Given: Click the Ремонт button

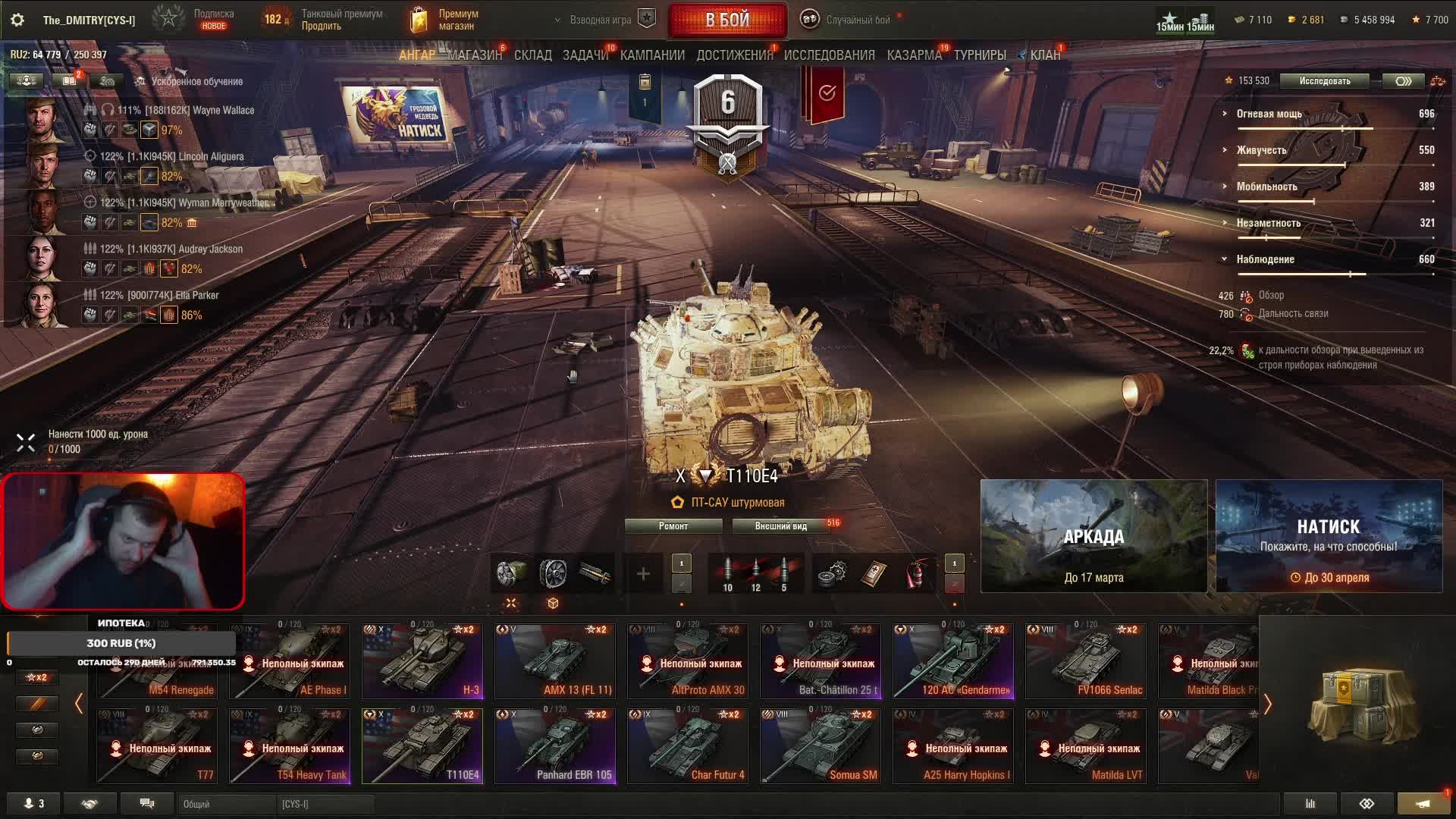Looking at the screenshot, I should pyautogui.click(x=673, y=526).
